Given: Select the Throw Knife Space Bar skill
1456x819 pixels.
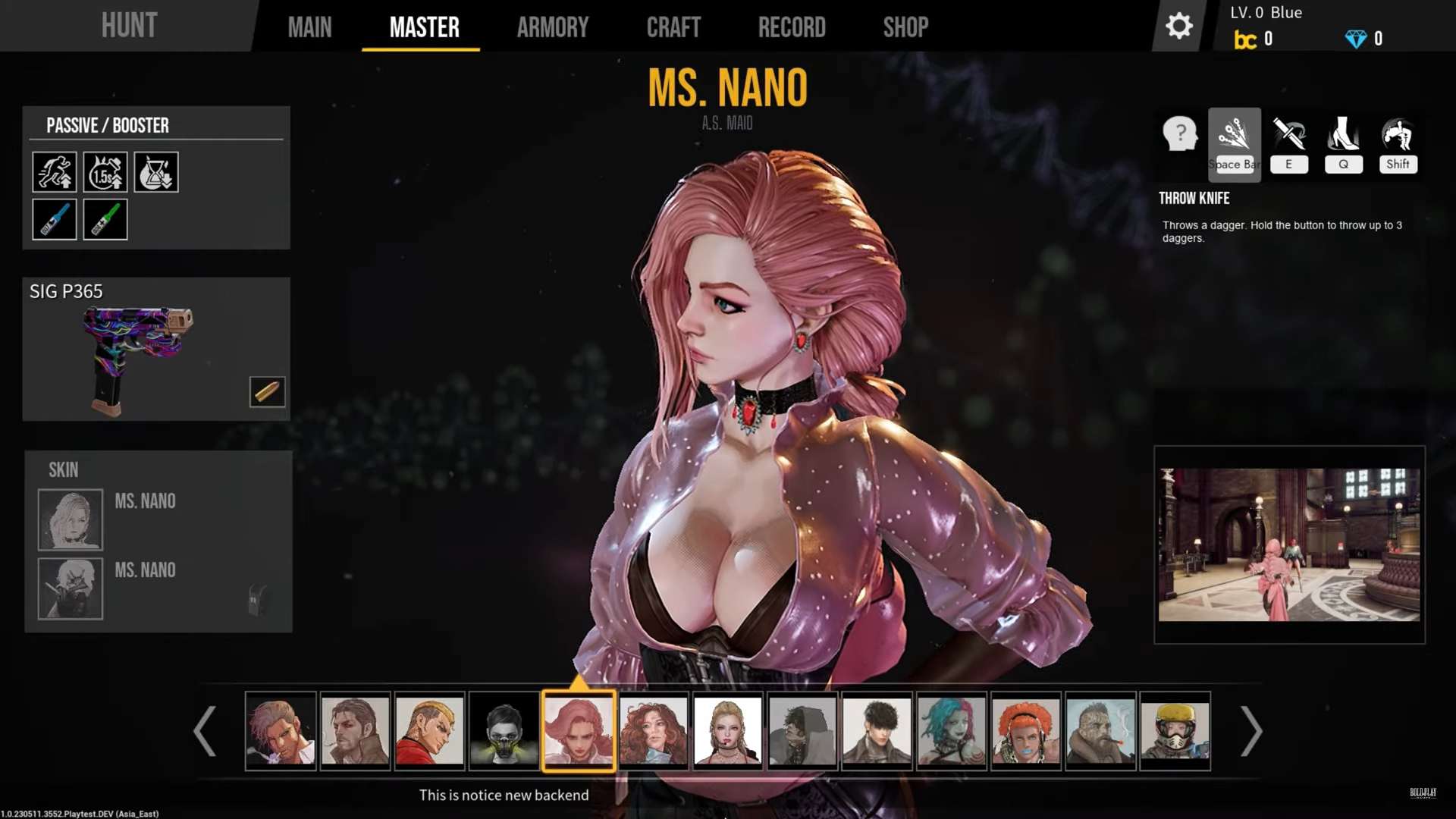Looking at the screenshot, I should point(1234,144).
